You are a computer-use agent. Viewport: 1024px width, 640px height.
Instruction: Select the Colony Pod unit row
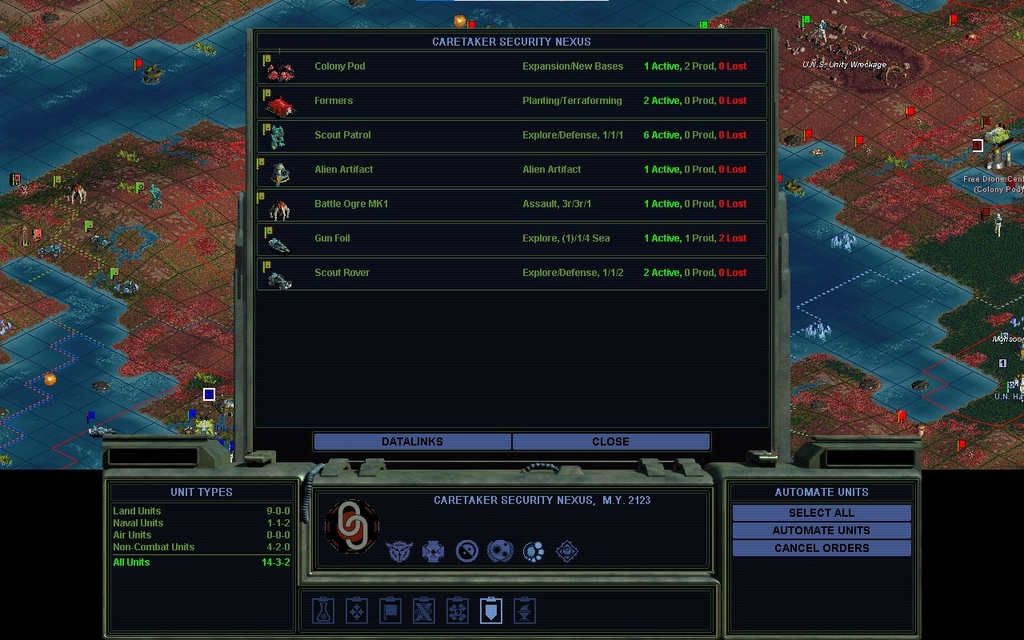(x=512, y=67)
